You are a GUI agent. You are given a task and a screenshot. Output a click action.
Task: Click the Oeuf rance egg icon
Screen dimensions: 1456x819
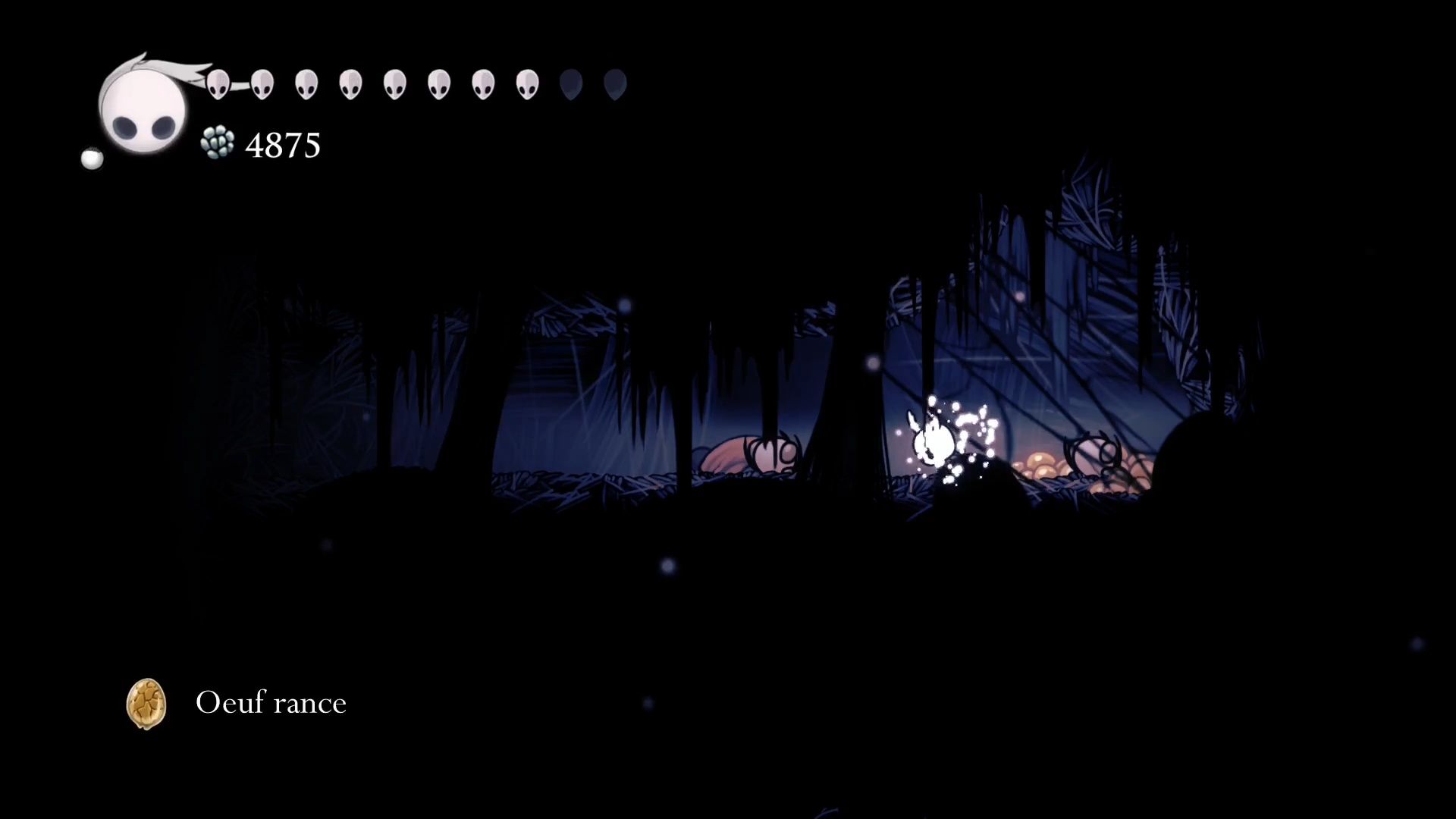(146, 704)
